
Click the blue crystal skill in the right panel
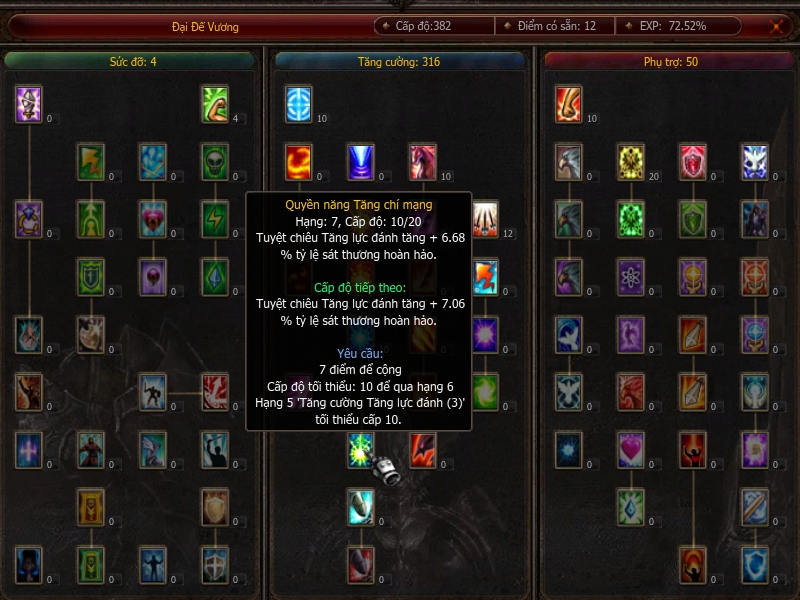pyautogui.click(x=631, y=507)
